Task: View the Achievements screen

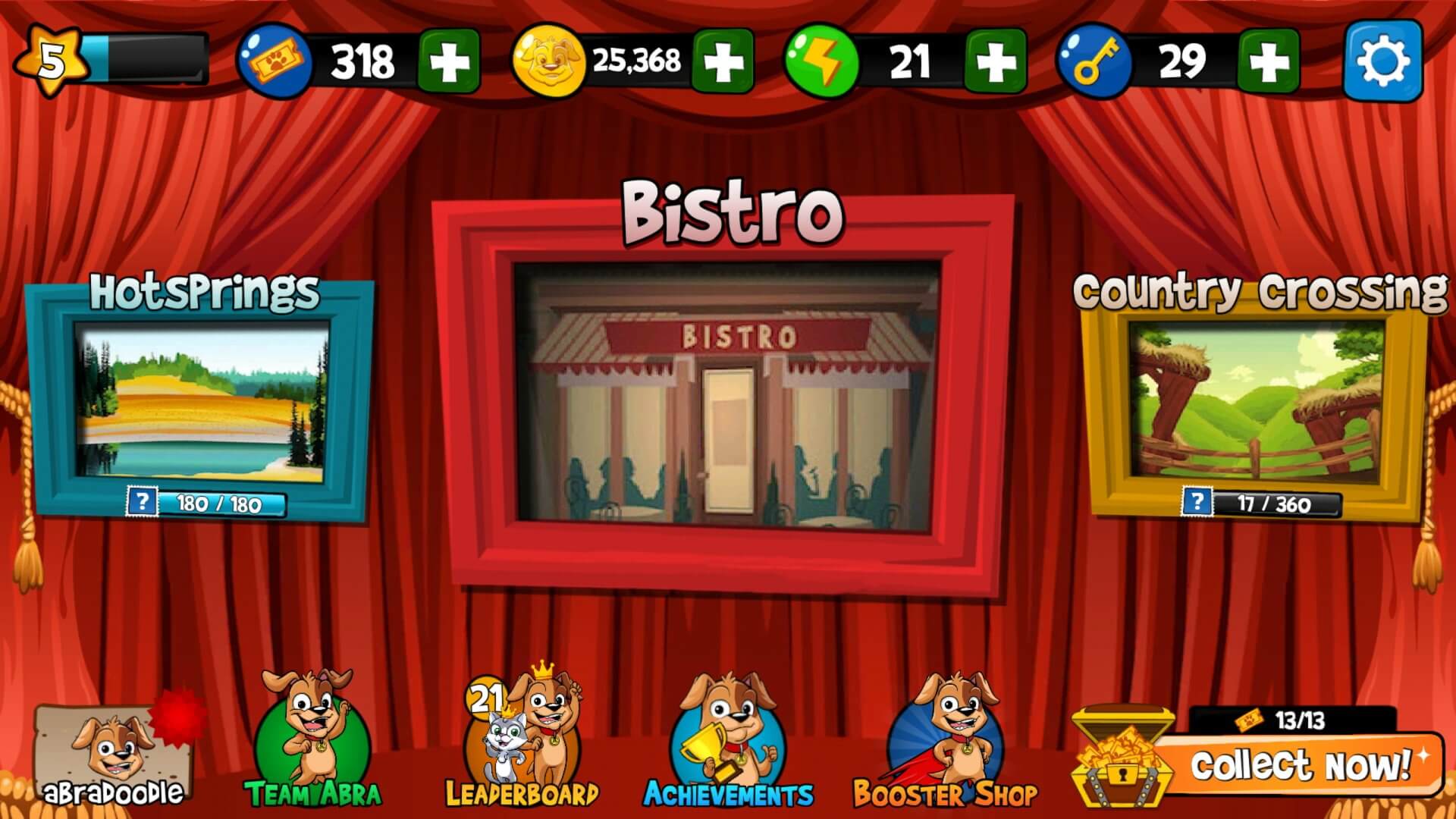Action: pyautogui.click(x=728, y=742)
